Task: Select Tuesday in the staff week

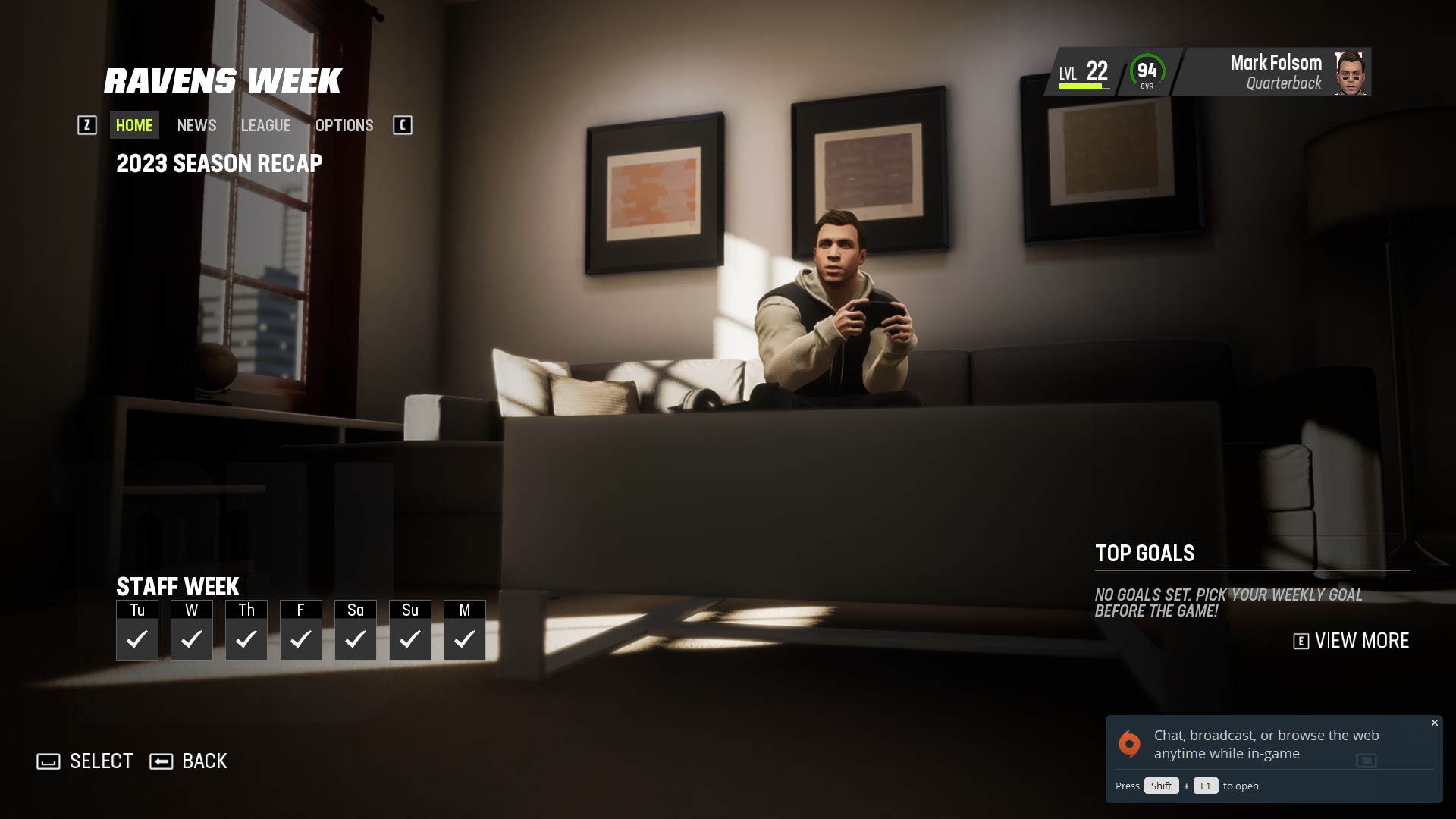Action: coord(137,630)
